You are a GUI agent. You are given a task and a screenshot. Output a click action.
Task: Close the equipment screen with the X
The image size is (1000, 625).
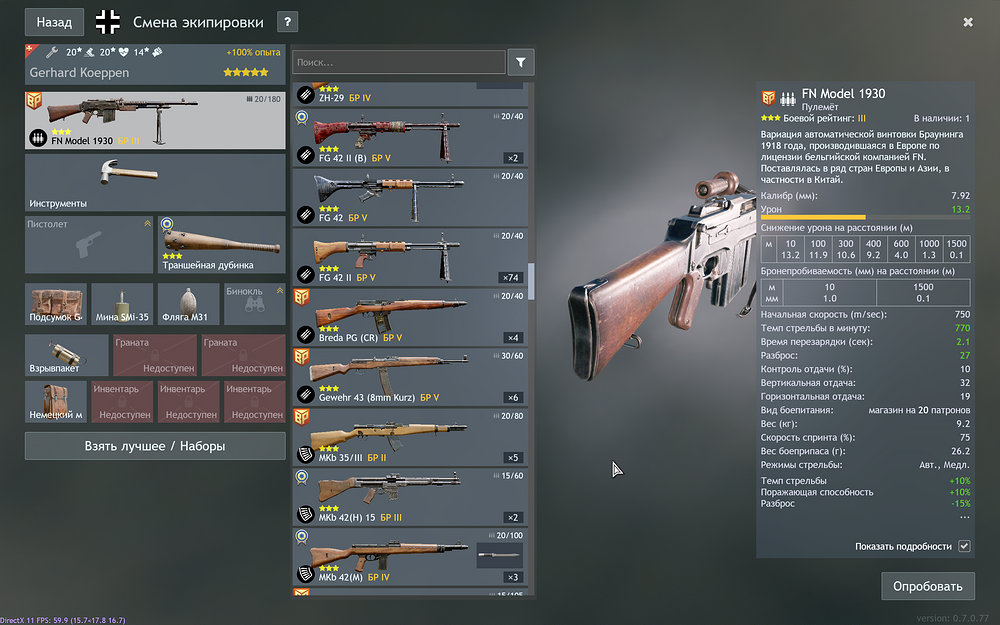pos(968,22)
